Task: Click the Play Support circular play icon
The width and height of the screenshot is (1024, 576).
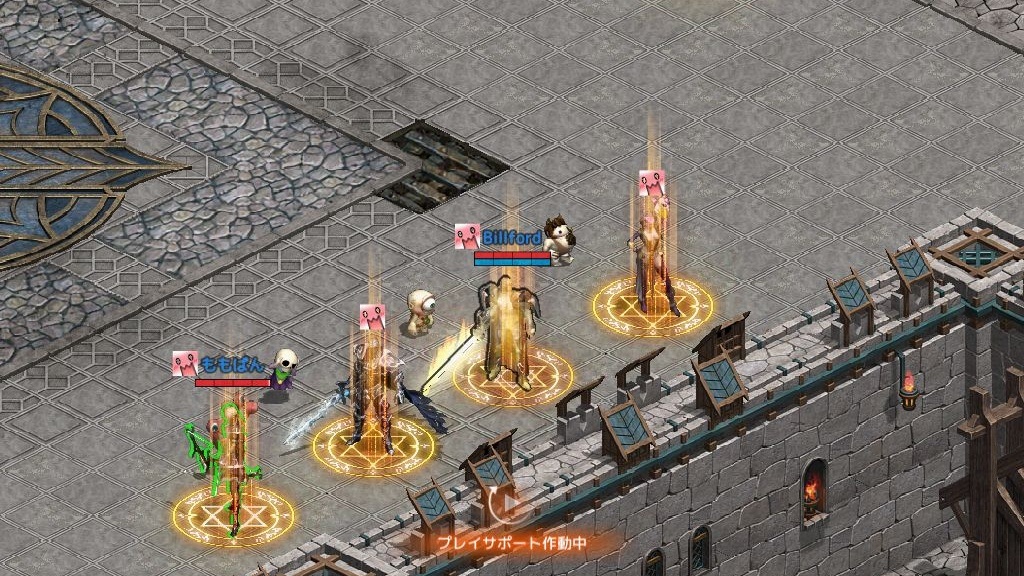Action: pyautogui.click(x=506, y=505)
